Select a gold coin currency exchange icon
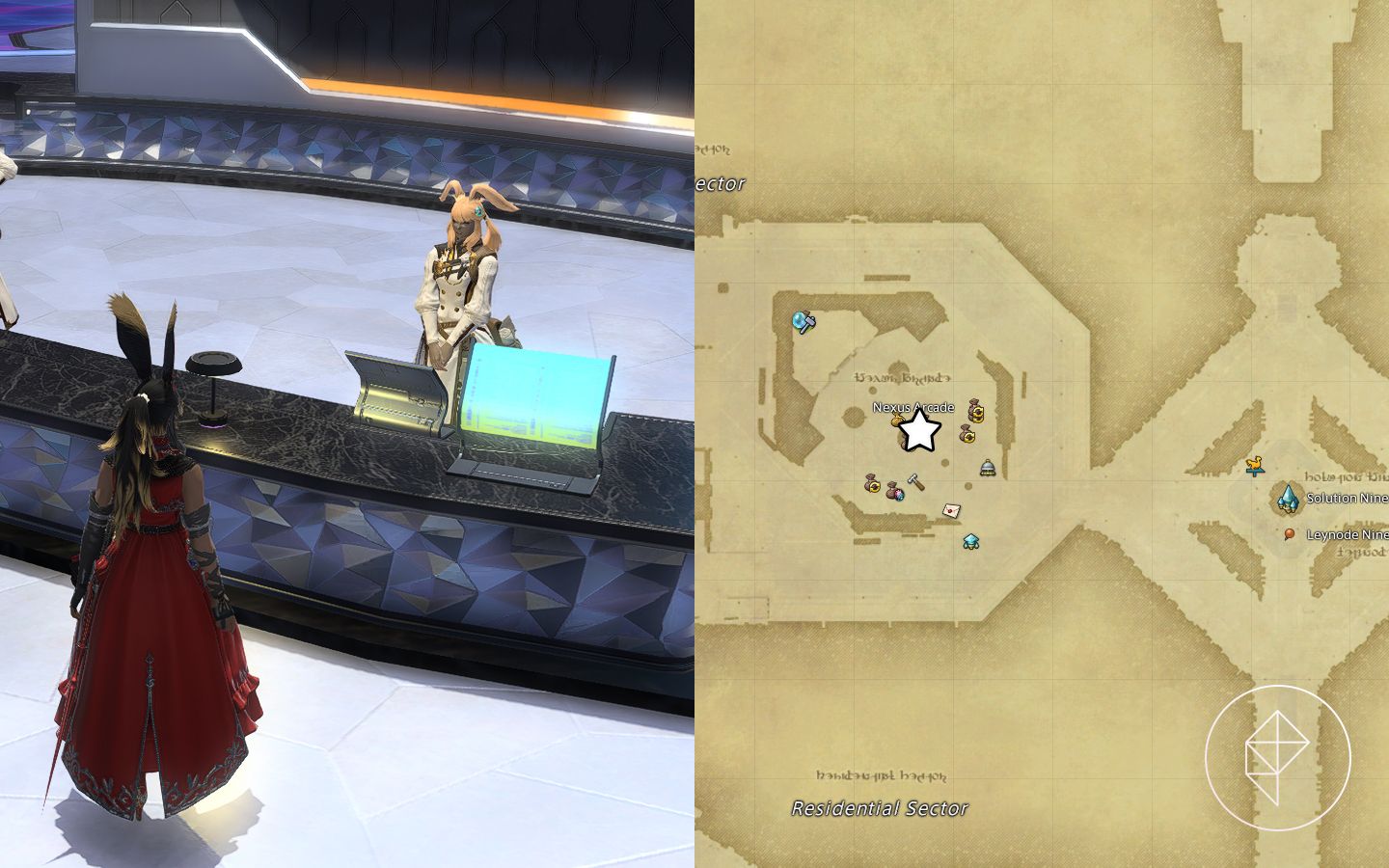Viewport: 1389px width, 868px height. click(976, 411)
